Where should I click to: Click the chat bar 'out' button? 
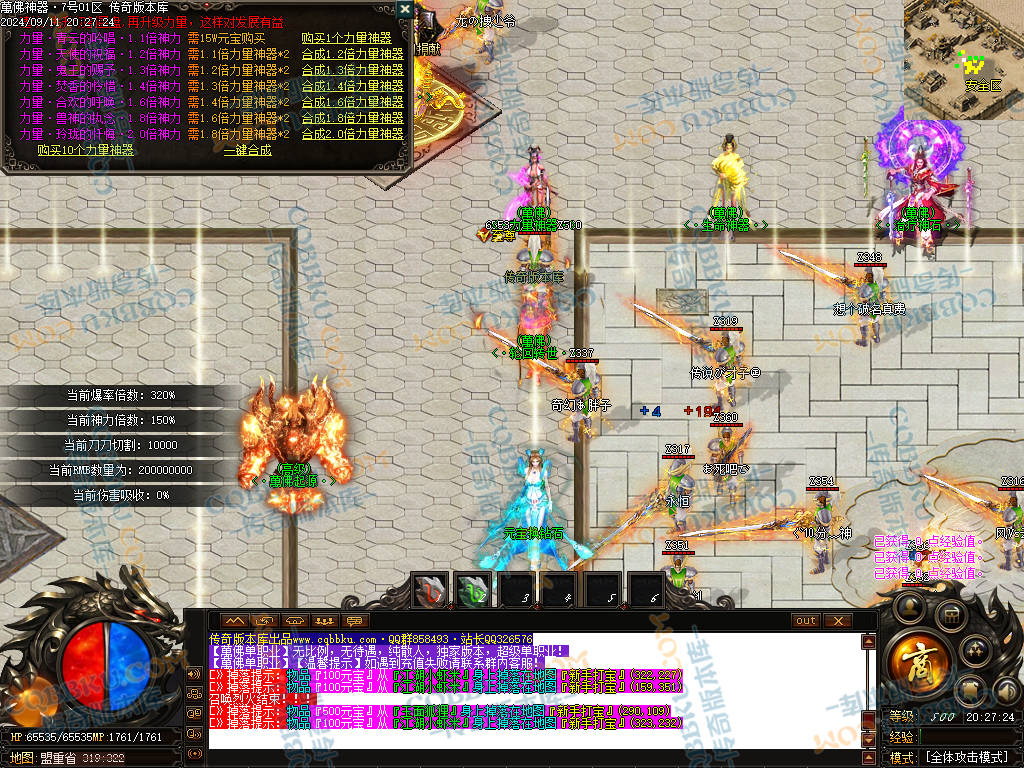[805, 621]
